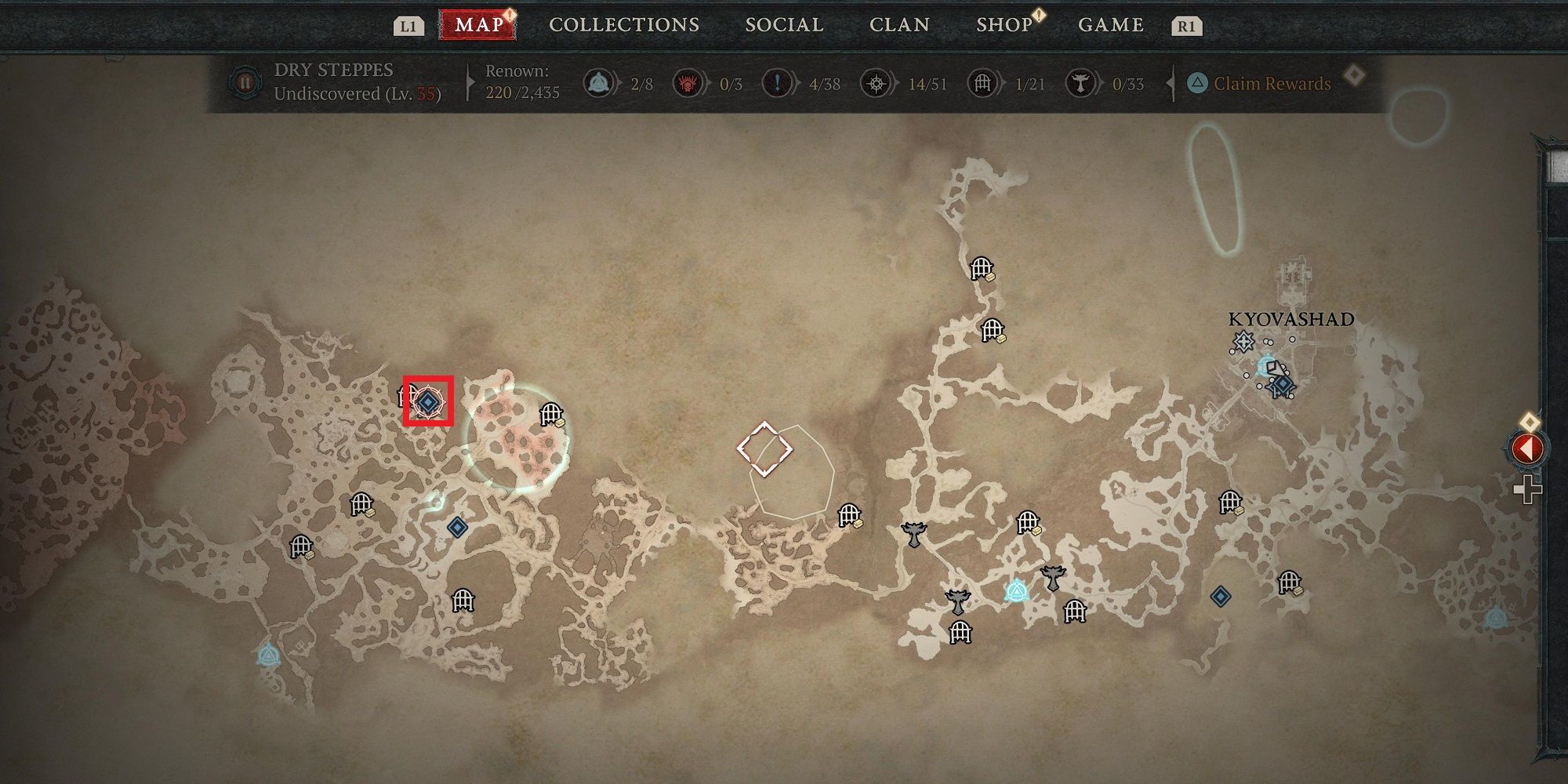The height and width of the screenshot is (784, 1568).
Task: Expand the arrow next to the Renown counter
Action: click(x=470, y=82)
